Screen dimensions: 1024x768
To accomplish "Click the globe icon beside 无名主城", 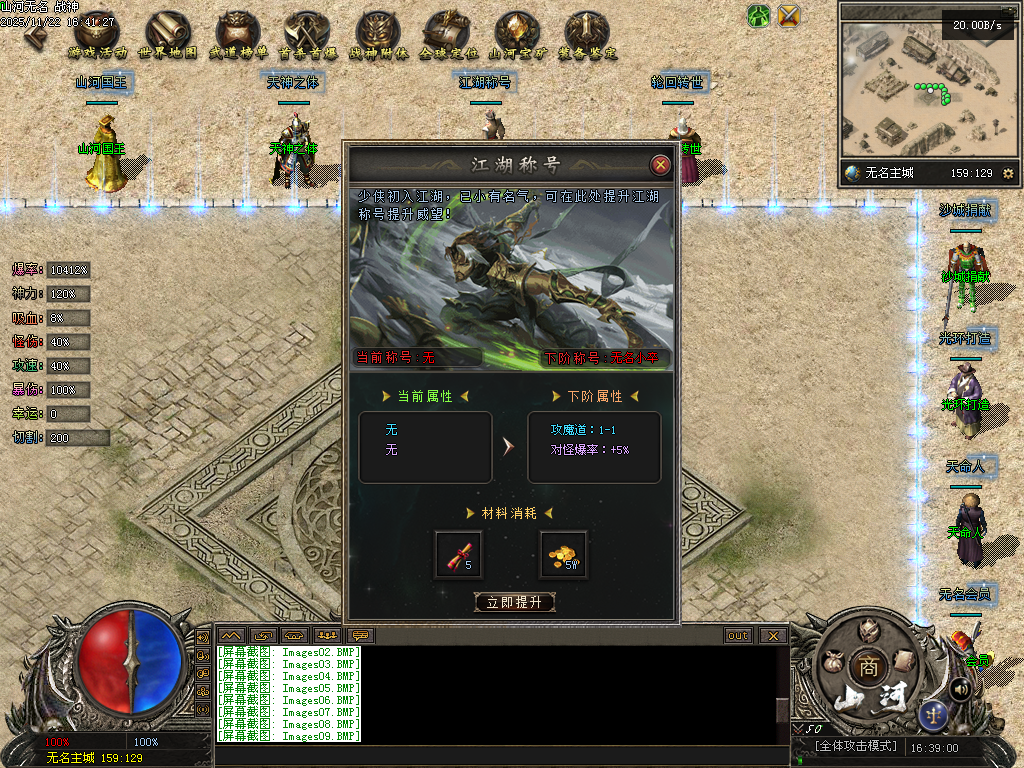I will coord(852,173).
